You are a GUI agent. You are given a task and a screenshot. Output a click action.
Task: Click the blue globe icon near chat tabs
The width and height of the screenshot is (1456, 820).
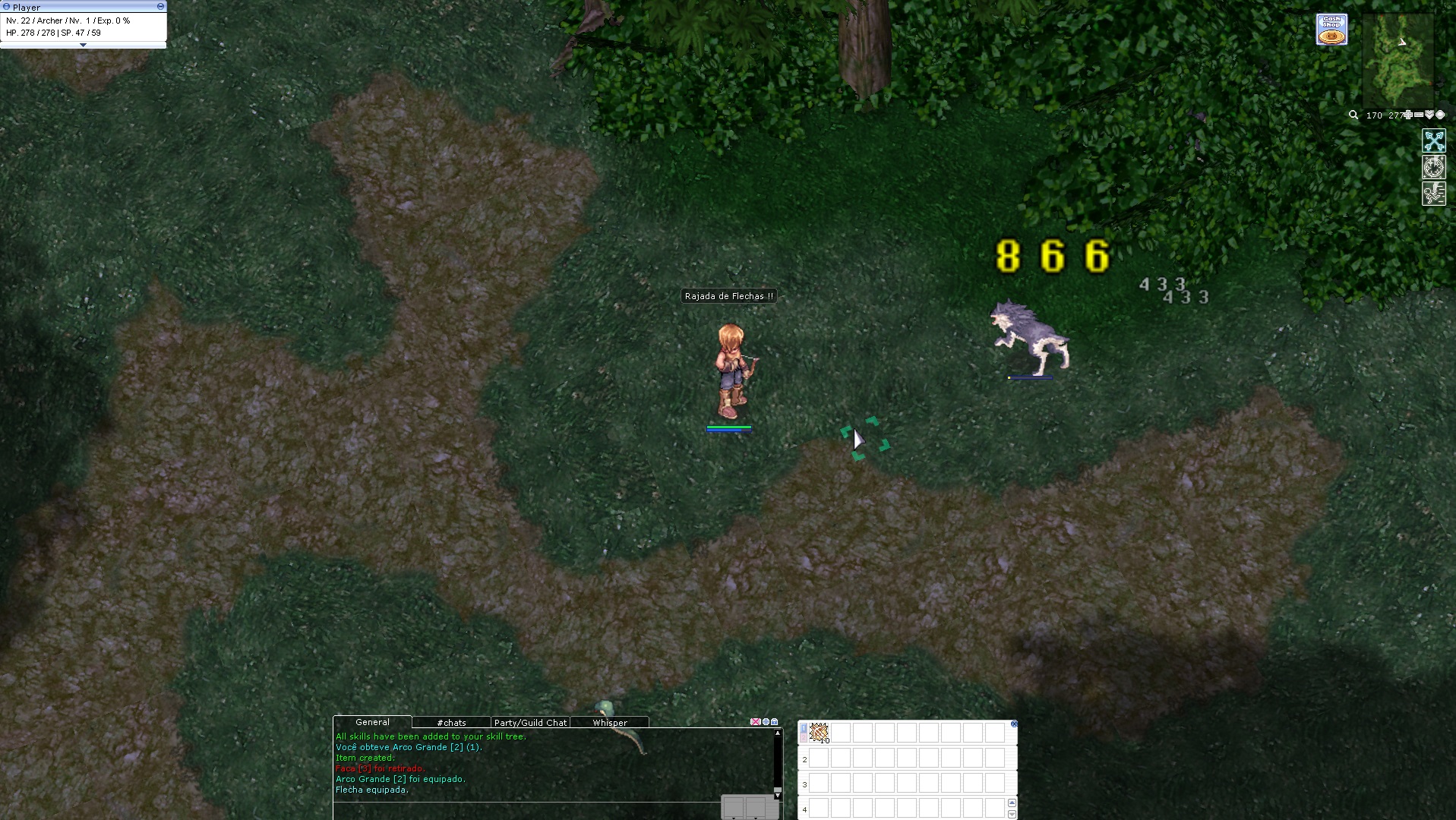coord(766,721)
